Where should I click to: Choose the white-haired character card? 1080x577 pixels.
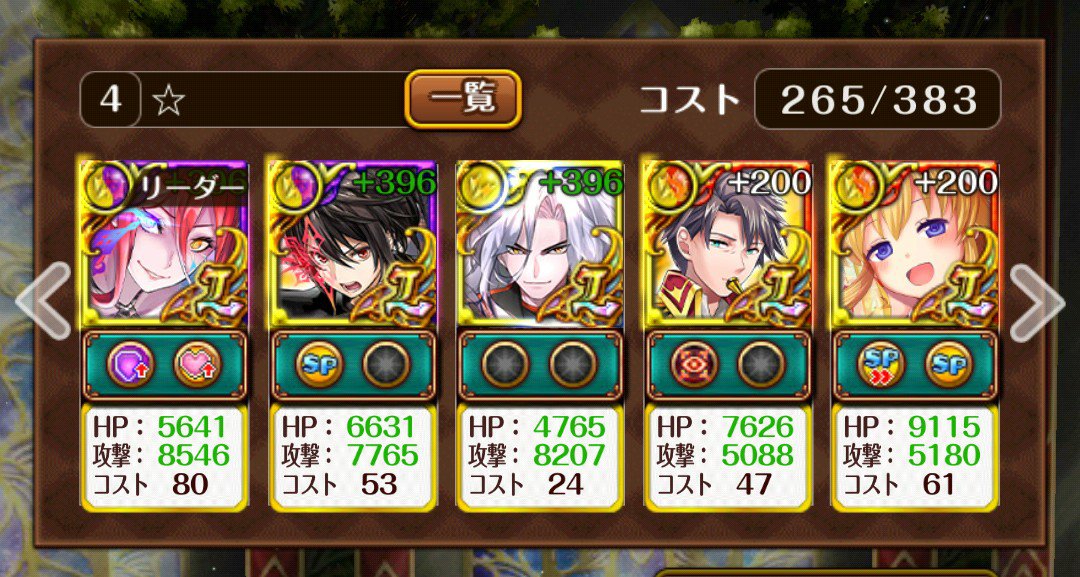click(x=540, y=245)
